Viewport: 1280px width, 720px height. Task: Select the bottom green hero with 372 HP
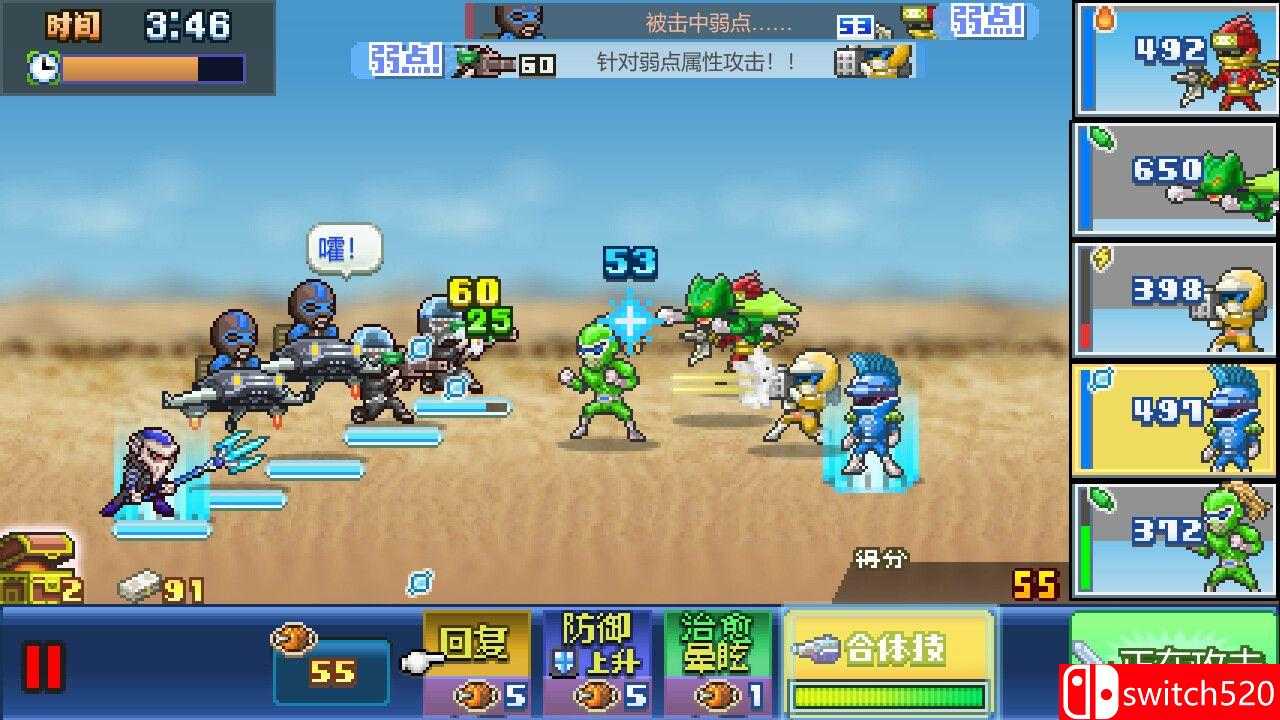pyautogui.click(x=1175, y=540)
